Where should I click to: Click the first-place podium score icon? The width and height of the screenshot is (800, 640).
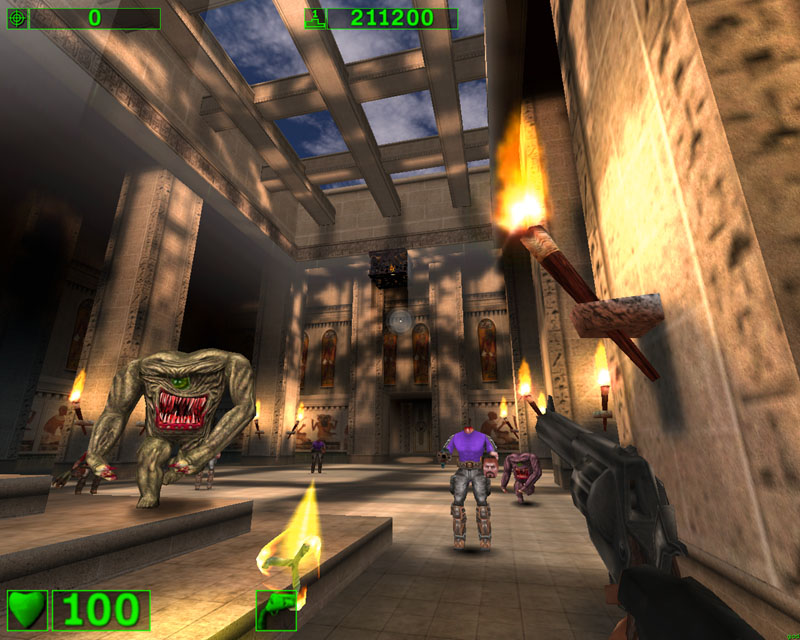point(315,18)
